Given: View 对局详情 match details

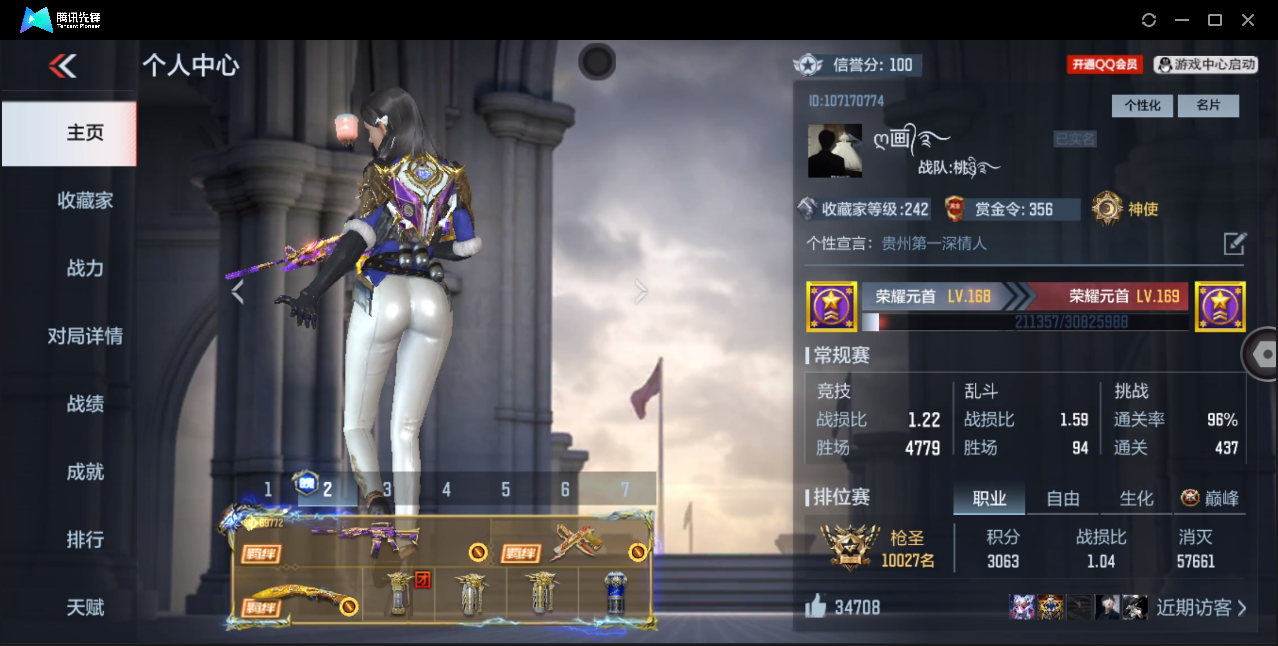Looking at the screenshot, I should pos(85,336).
